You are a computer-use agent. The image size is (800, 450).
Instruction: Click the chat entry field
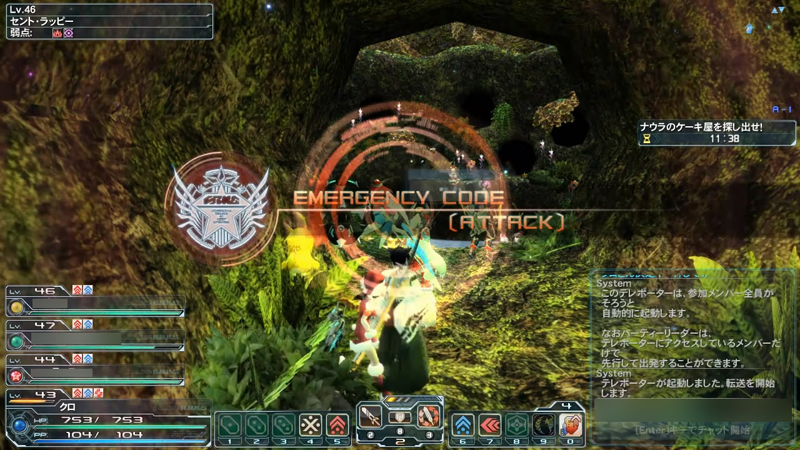[x=692, y=430]
